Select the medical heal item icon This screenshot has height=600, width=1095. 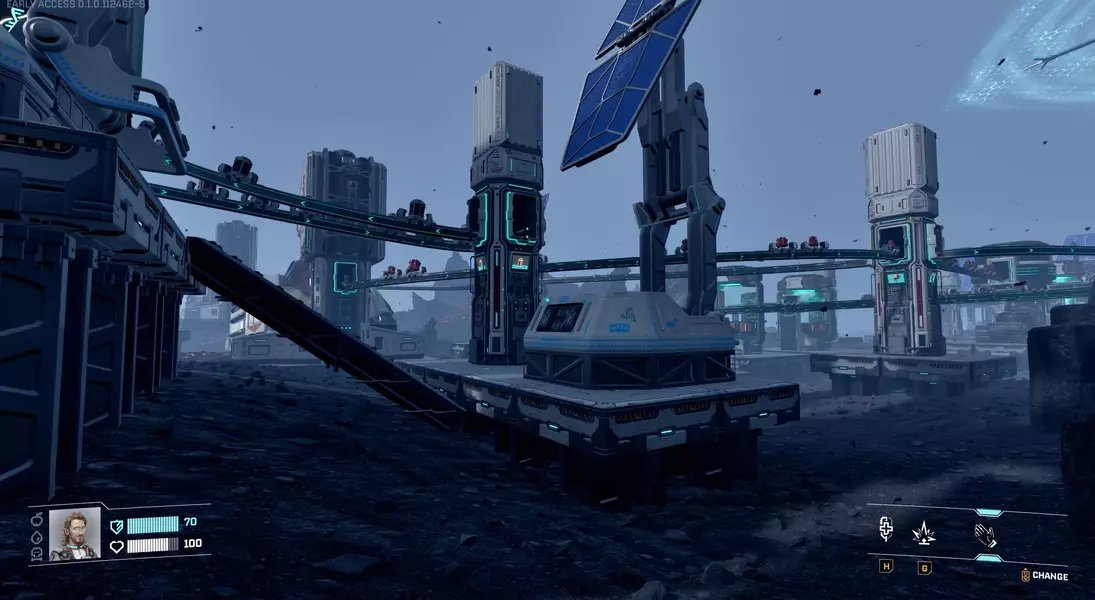pyautogui.click(x=886, y=529)
